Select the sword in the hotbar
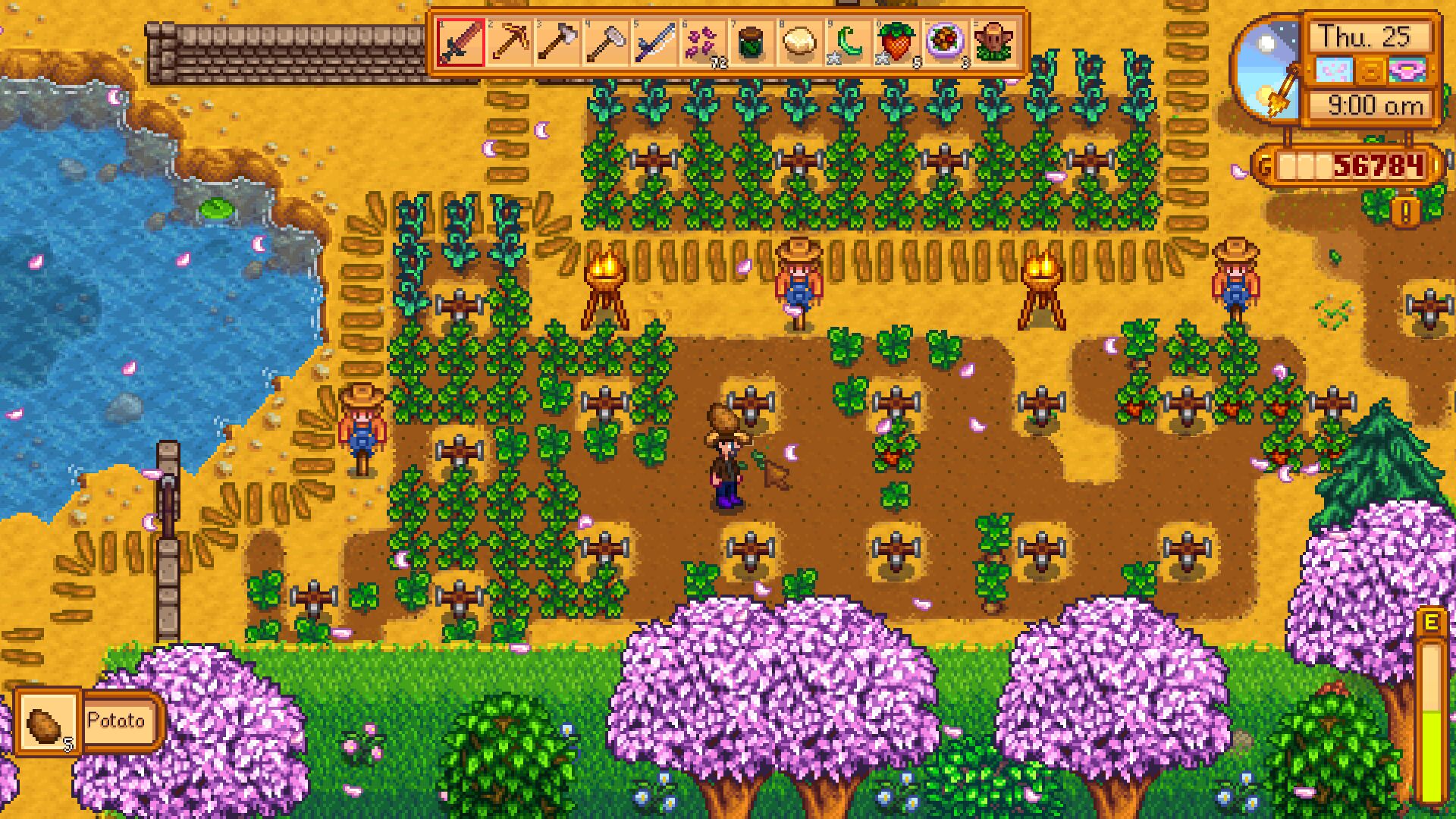Image resolution: width=1456 pixels, height=819 pixels. coord(461,42)
